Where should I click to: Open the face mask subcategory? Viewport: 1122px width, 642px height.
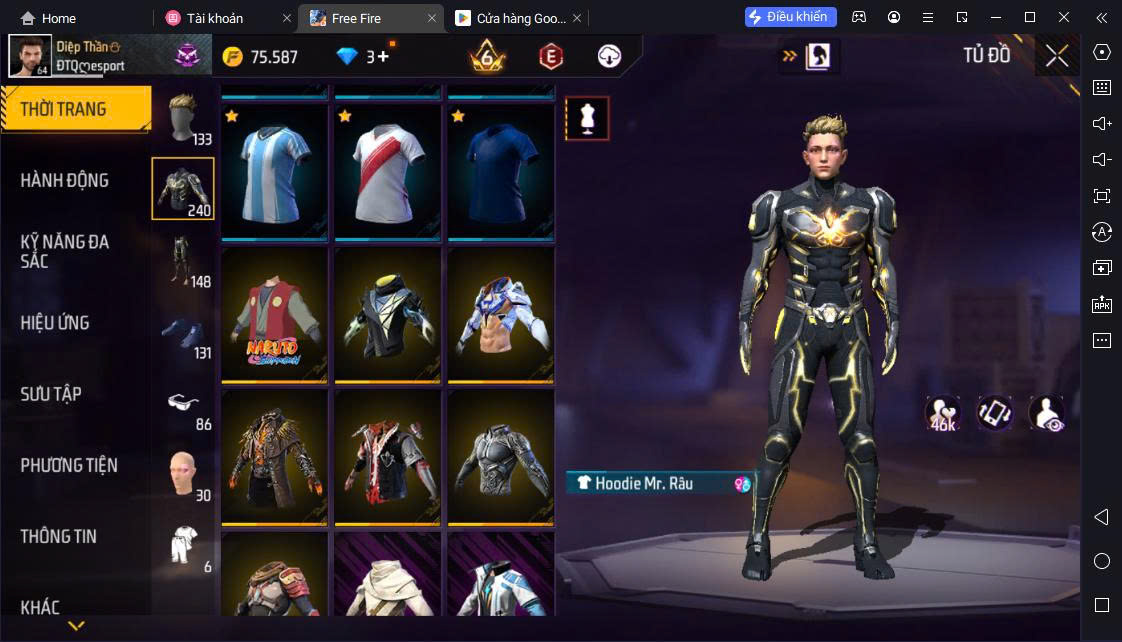tap(183, 474)
